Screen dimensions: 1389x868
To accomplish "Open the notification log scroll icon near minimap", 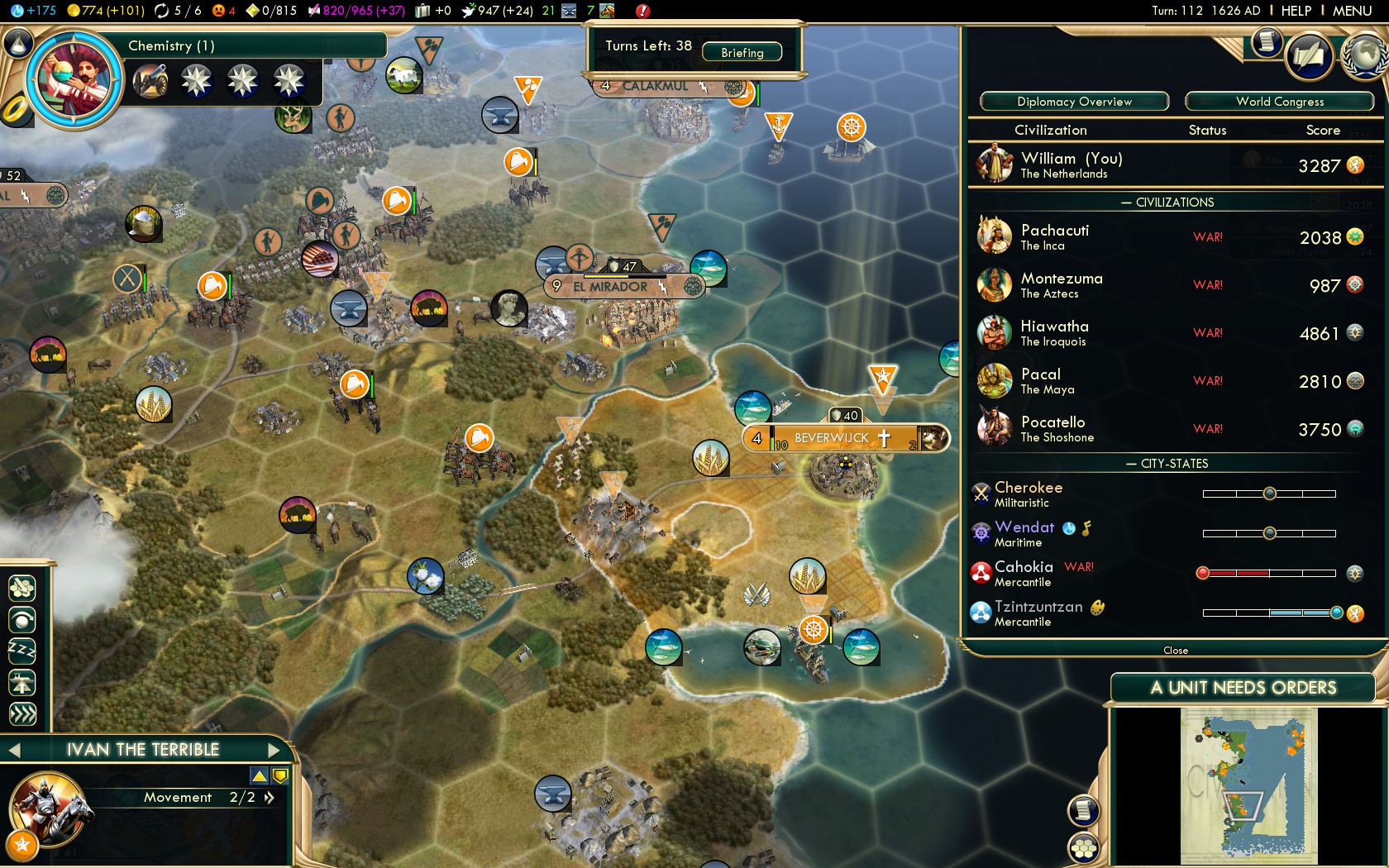I will coord(1081,811).
